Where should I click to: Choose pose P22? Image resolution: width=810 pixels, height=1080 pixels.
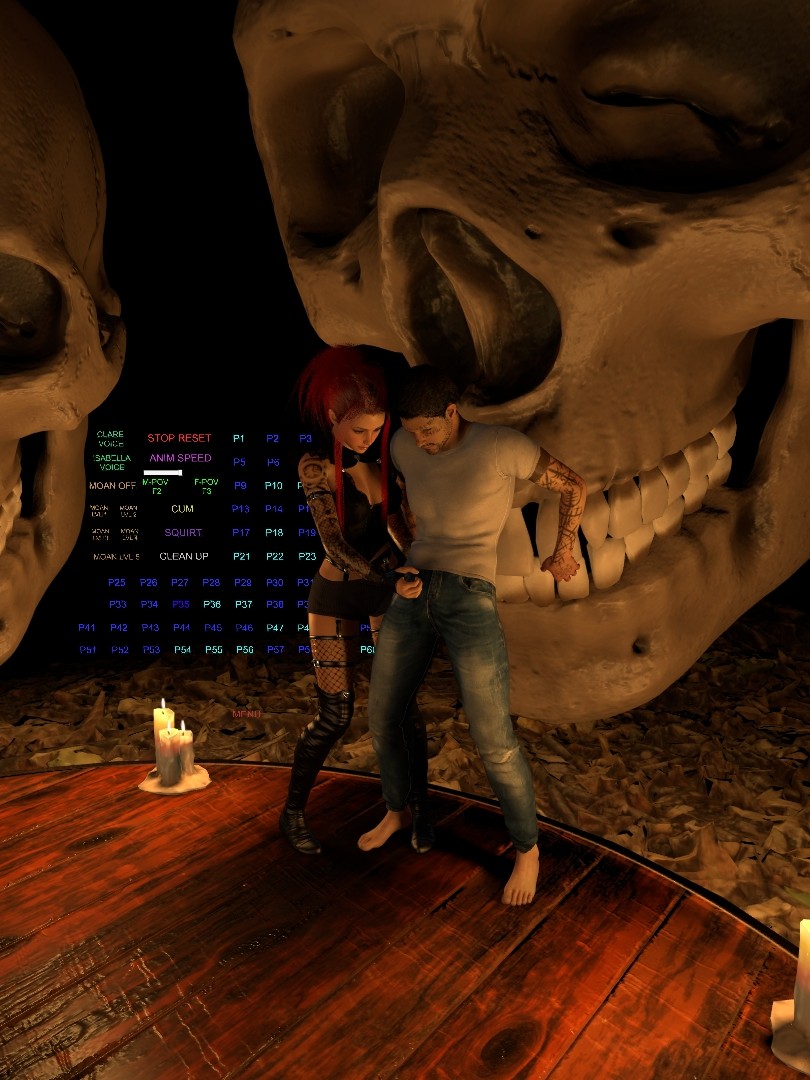(x=275, y=556)
